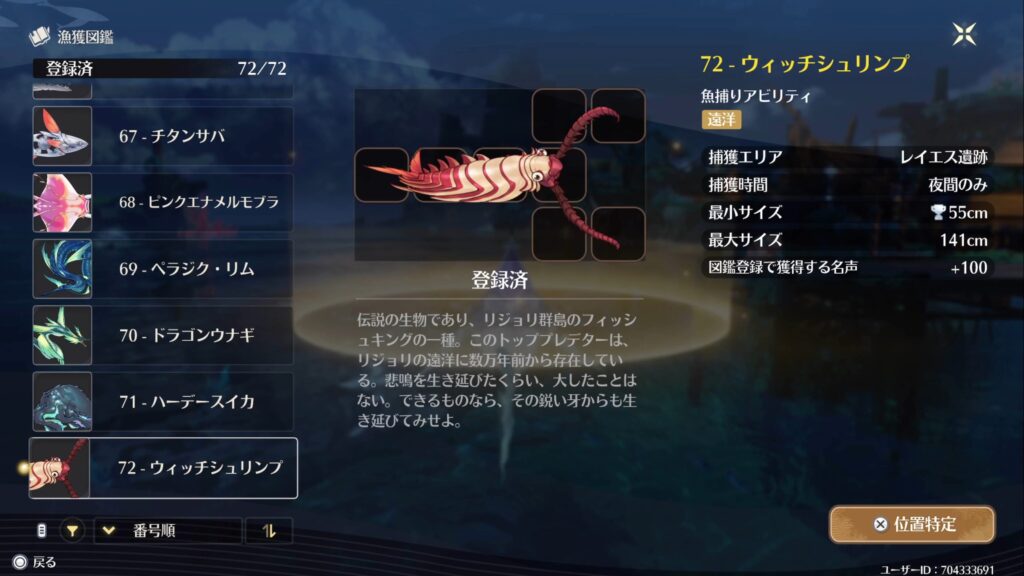1024x576 pixels.
Task: Open the 番号順 sort order dropdown
Action: tap(168, 531)
